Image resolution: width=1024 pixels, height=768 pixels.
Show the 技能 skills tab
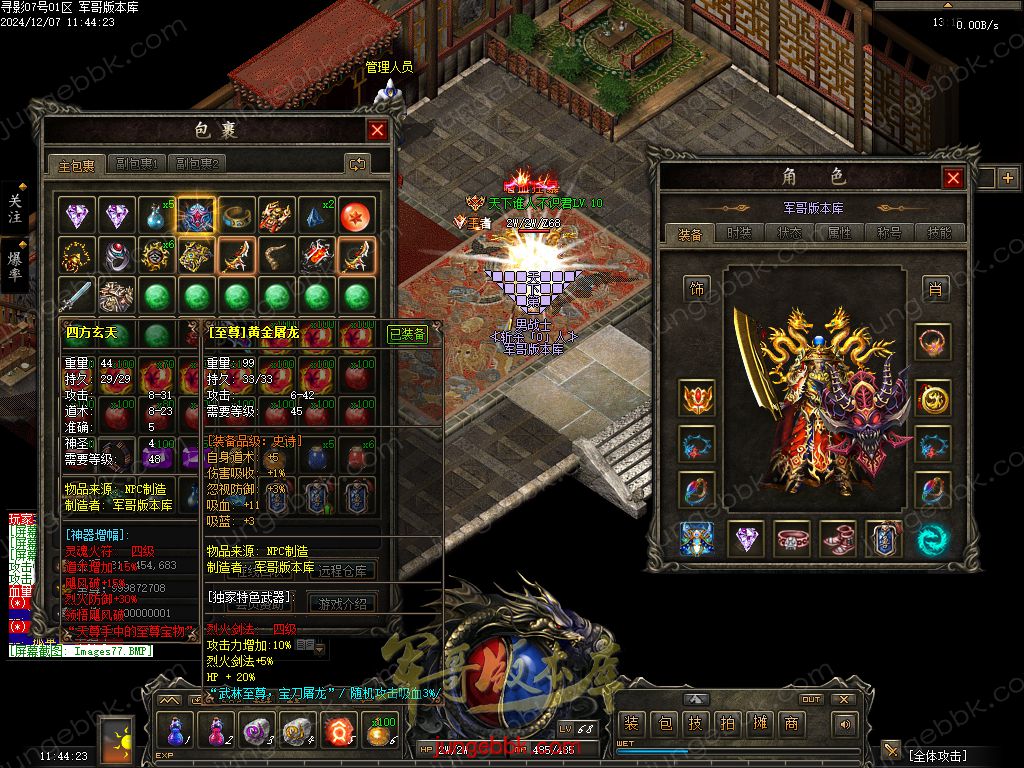pos(939,233)
